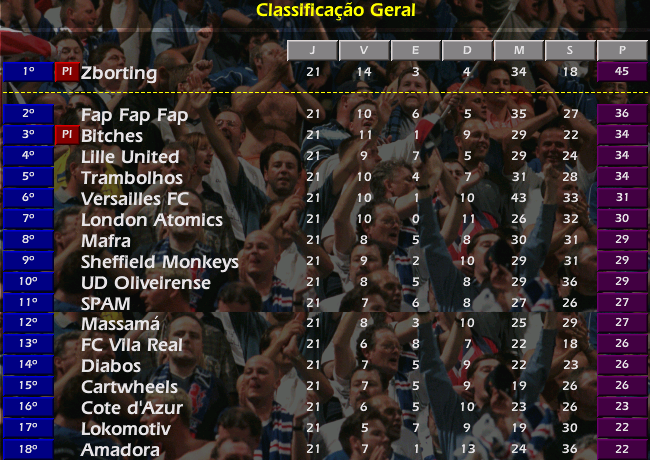The height and width of the screenshot is (460, 650).
Task: Select the Sheffield Monkeys row
Action: [x=159, y=262]
